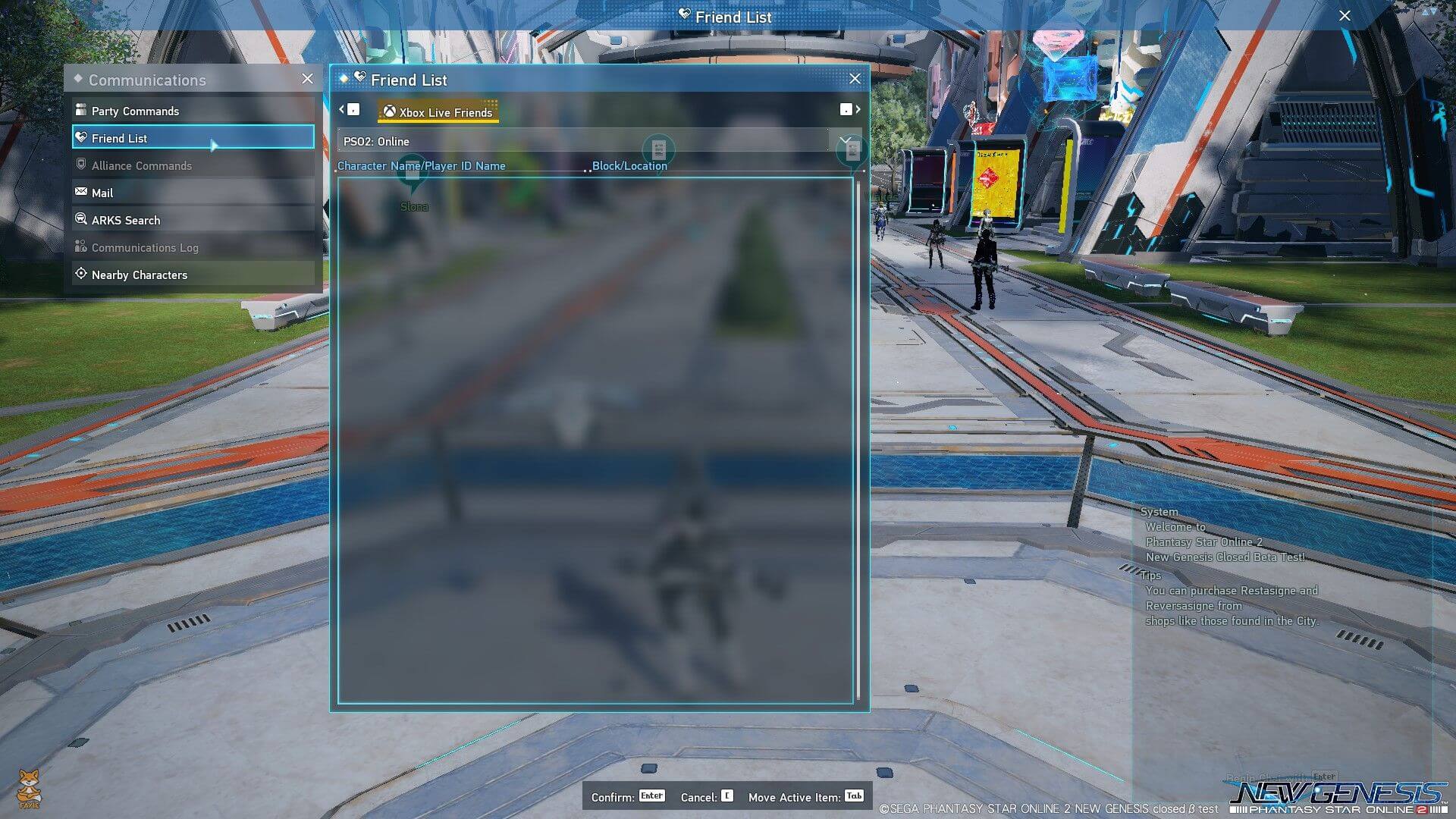Sort by the Character Name/Player ID Name column
Image resolution: width=1456 pixels, height=819 pixels.
point(422,165)
